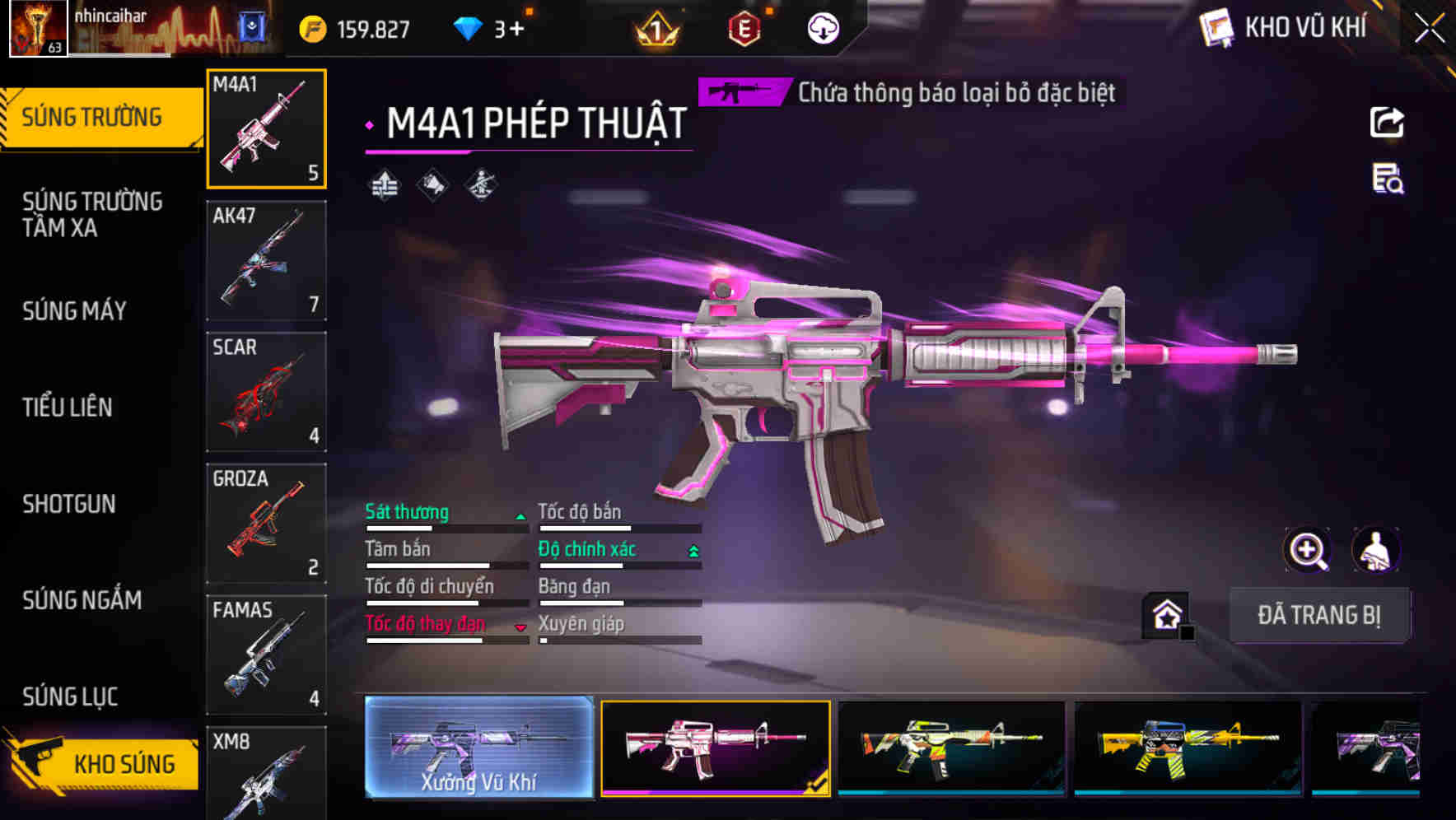
Task: Select the AK47 weapon tile
Action: tap(266, 260)
